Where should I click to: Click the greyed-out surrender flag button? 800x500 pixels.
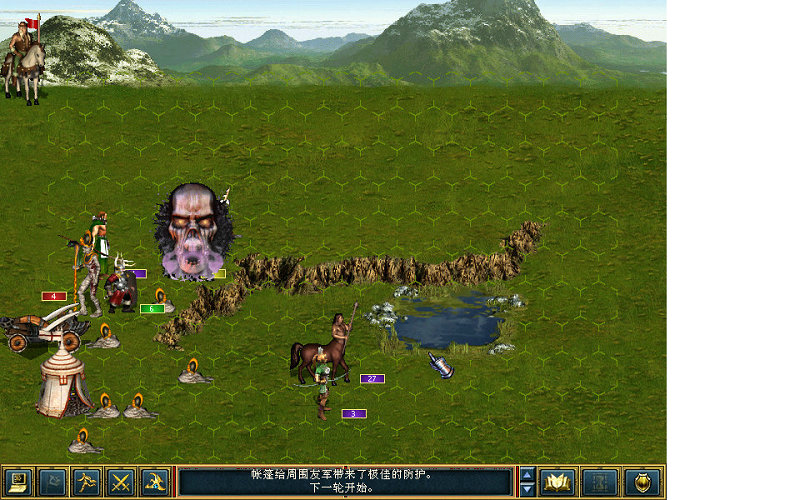coord(53,483)
